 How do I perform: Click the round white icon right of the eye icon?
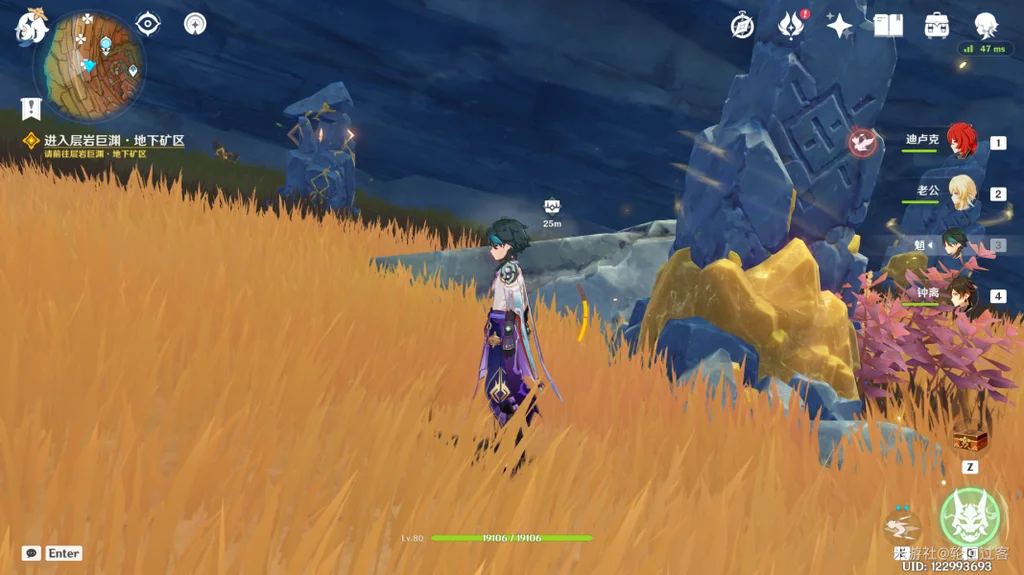tap(195, 24)
